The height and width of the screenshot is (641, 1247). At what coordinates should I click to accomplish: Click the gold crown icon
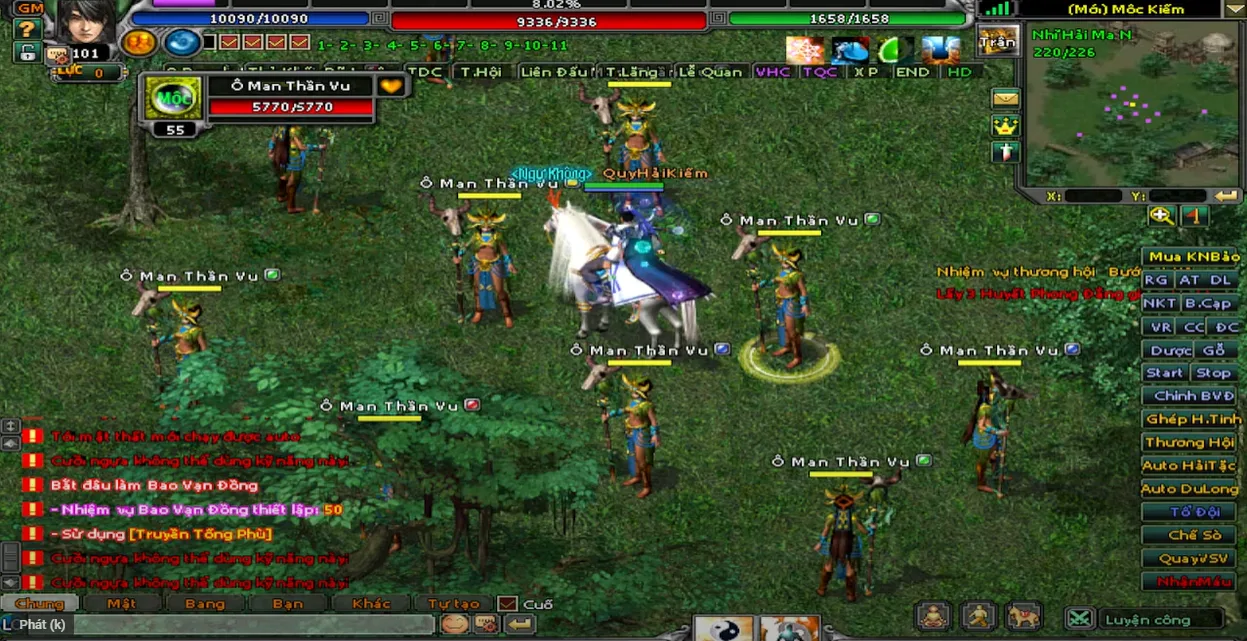pyautogui.click(x=1005, y=126)
